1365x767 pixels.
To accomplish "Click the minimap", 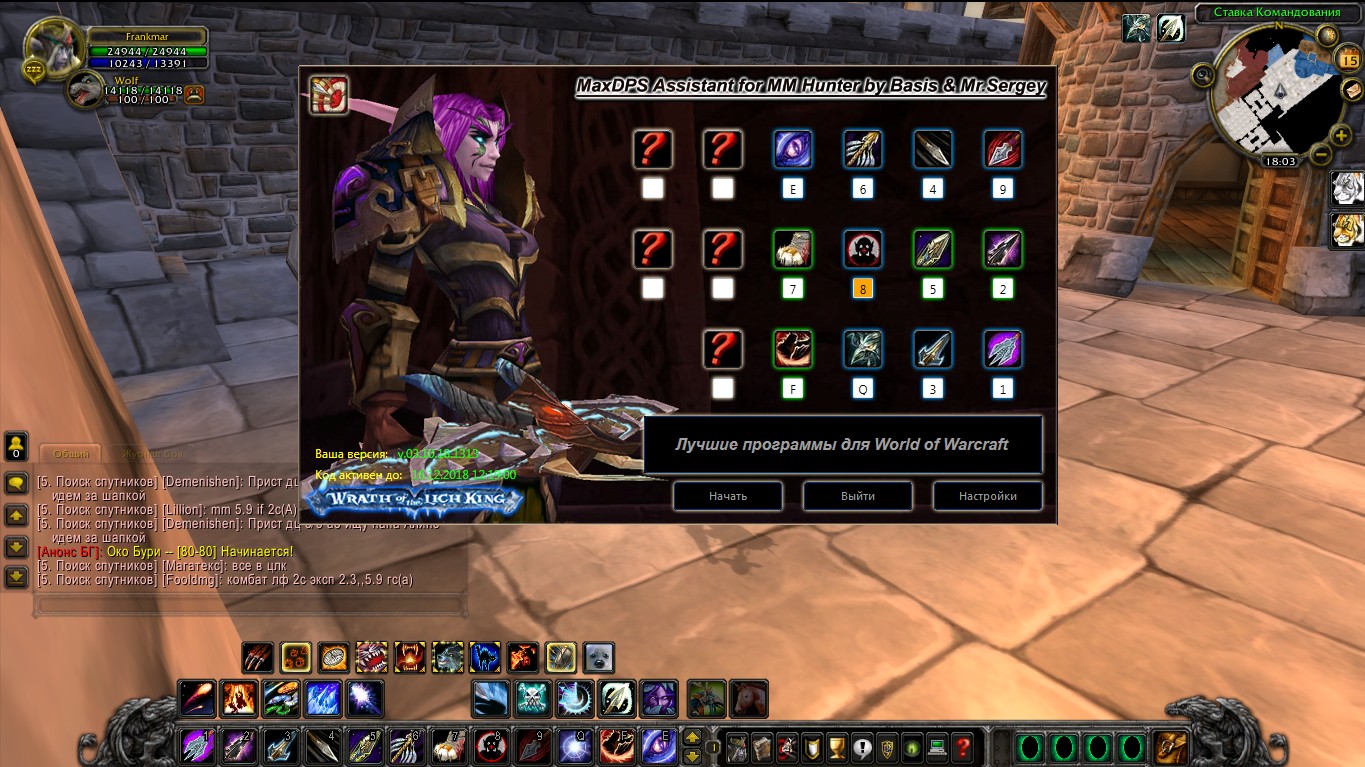I will 1270,95.
